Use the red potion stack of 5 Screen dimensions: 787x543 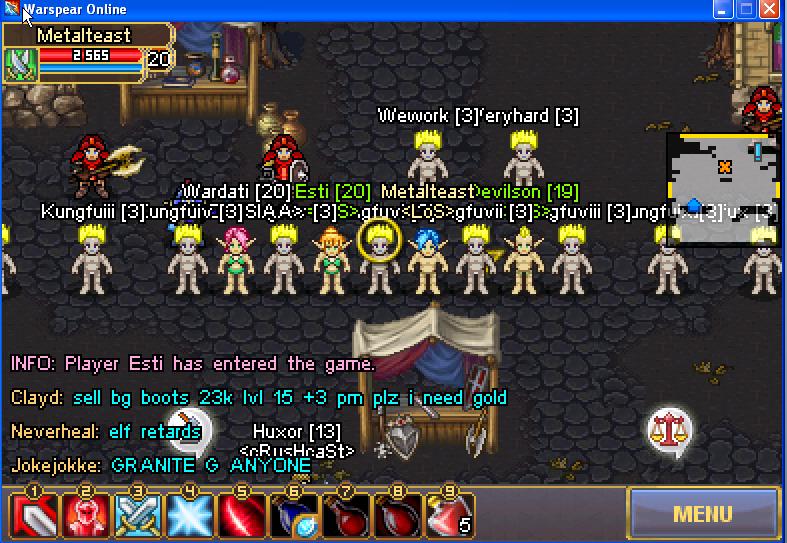click(449, 516)
